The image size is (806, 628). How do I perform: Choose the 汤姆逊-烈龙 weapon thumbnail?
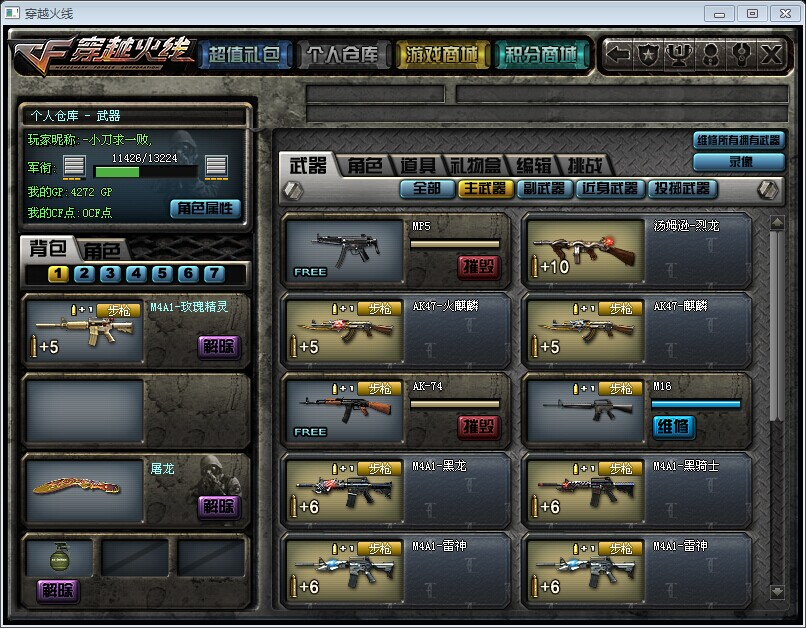[585, 250]
